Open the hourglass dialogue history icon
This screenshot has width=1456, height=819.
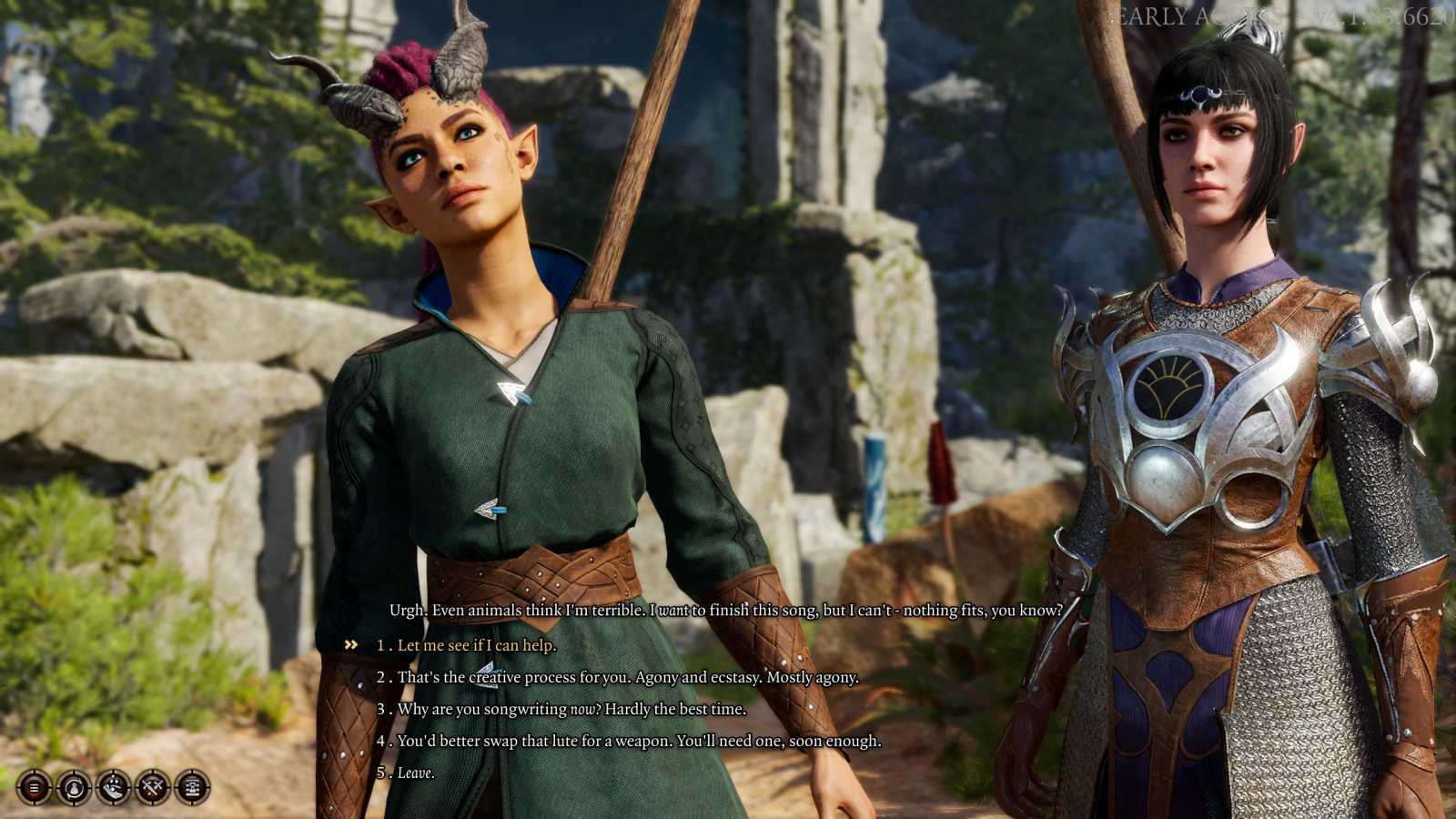(x=192, y=787)
